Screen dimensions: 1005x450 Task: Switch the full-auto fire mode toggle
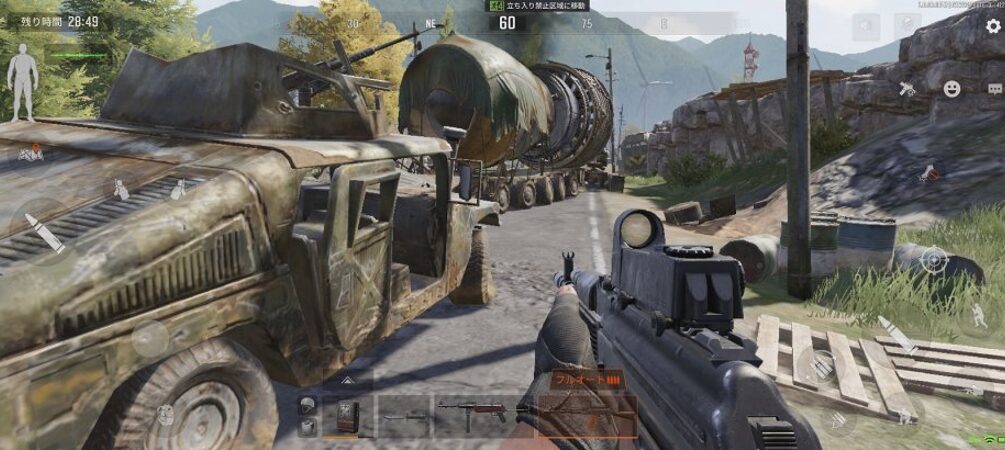pos(584,380)
